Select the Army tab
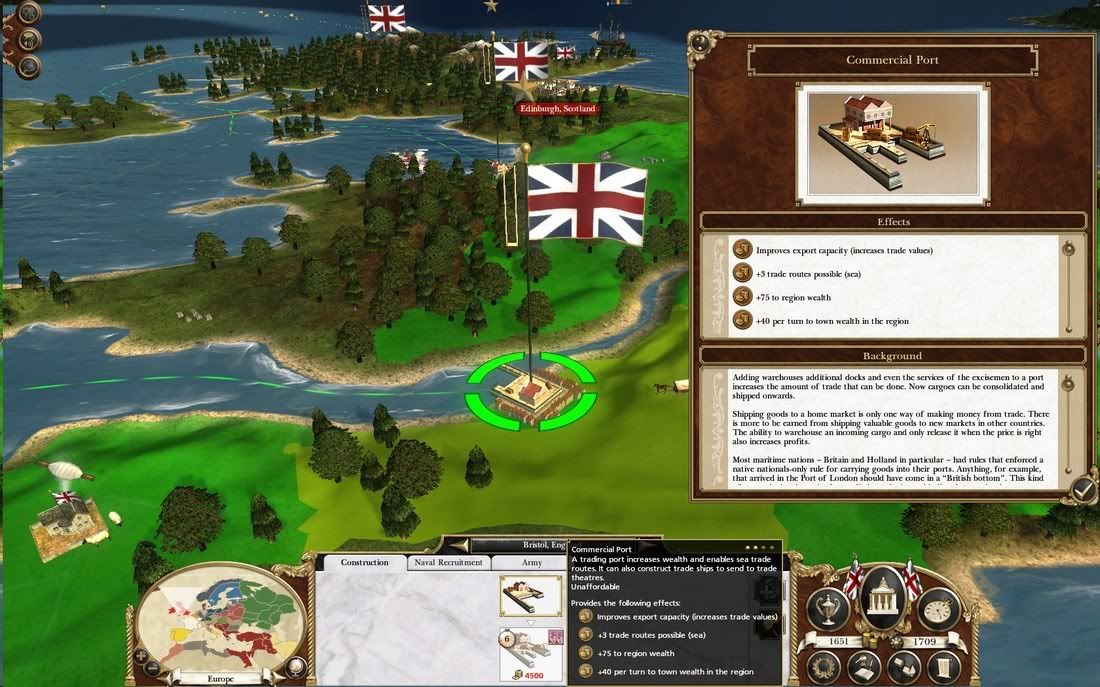This screenshot has width=1100, height=687. [x=532, y=563]
